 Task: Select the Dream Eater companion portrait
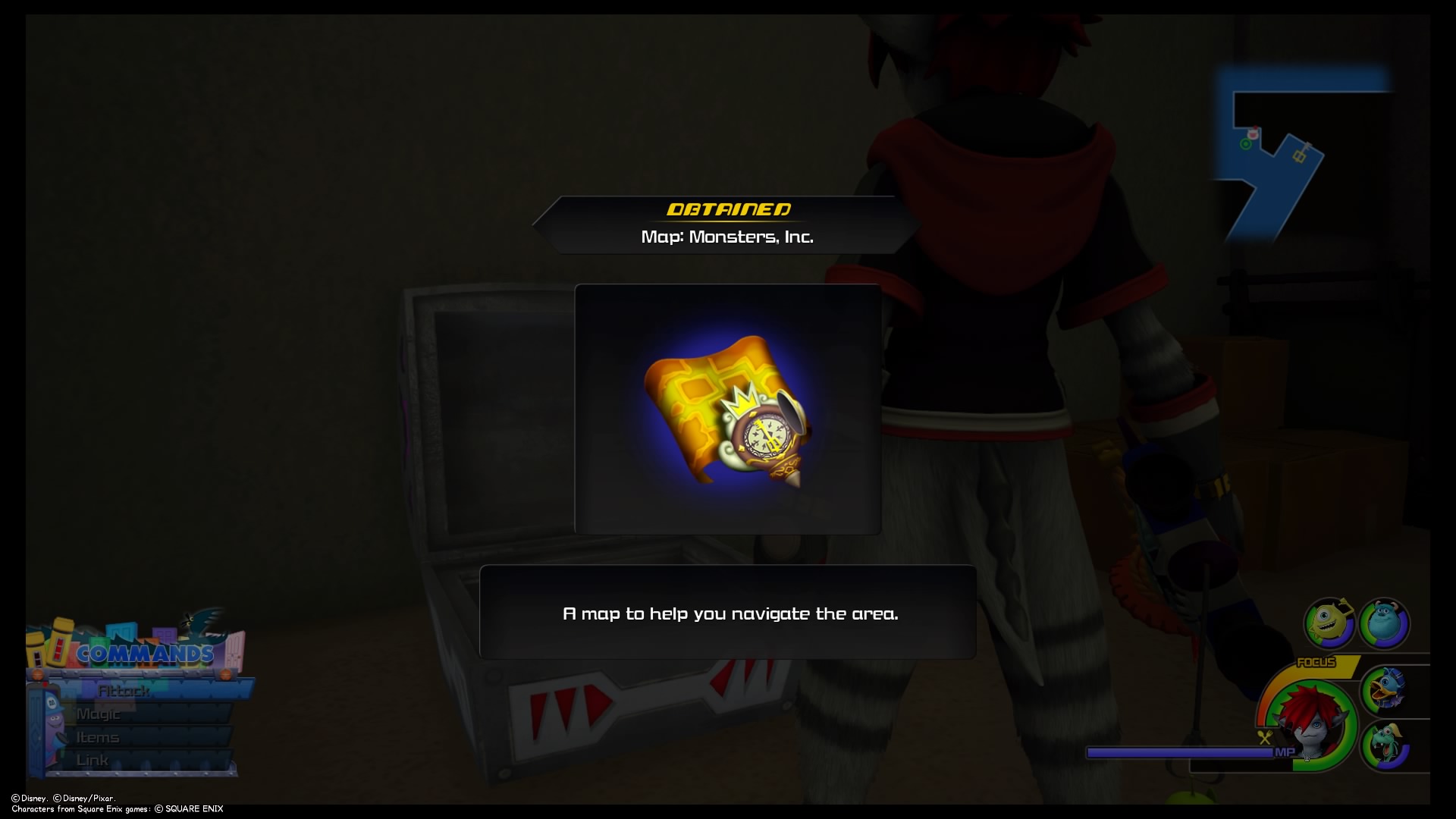(x=1385, y=746)
